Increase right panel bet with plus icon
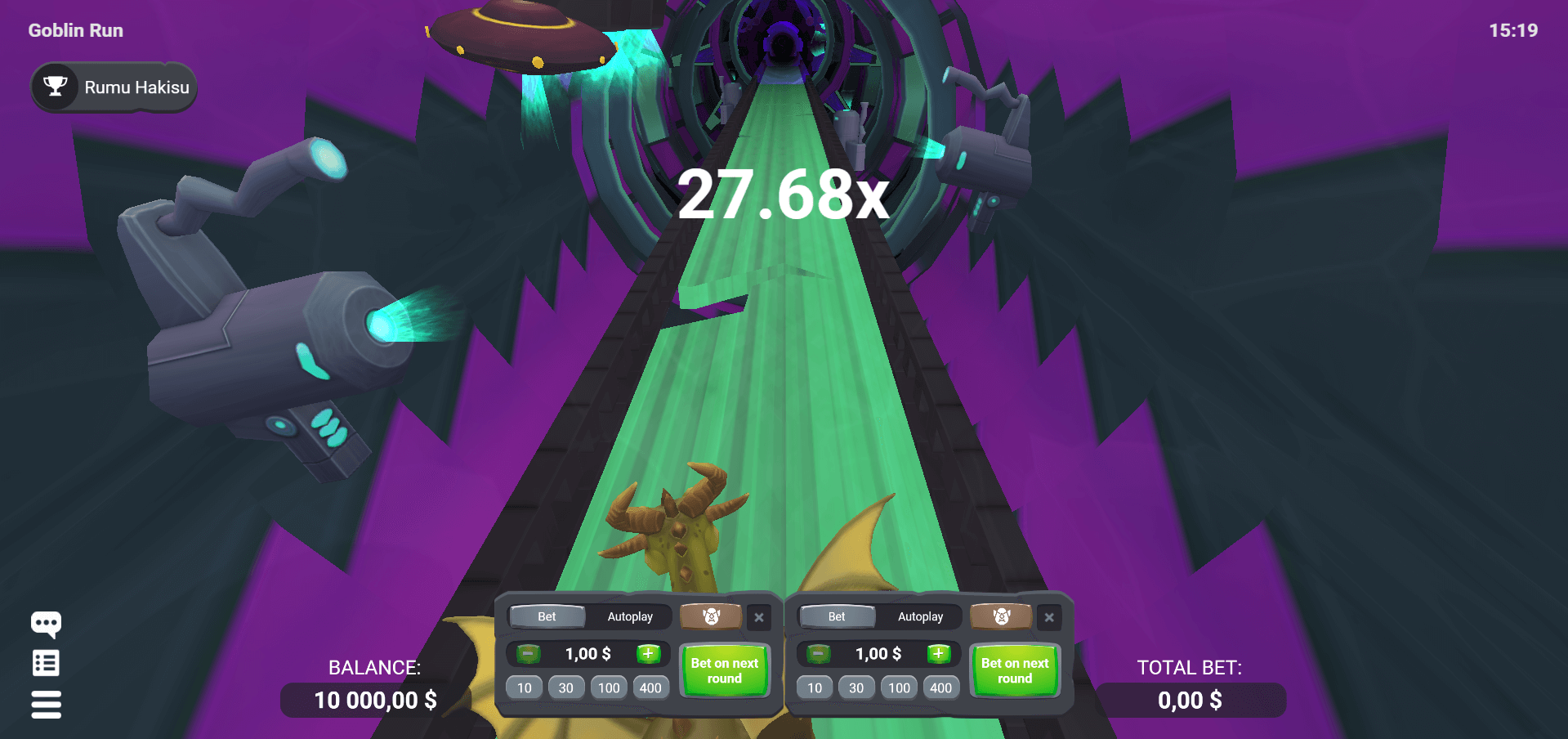 click(x=939, y=653)
